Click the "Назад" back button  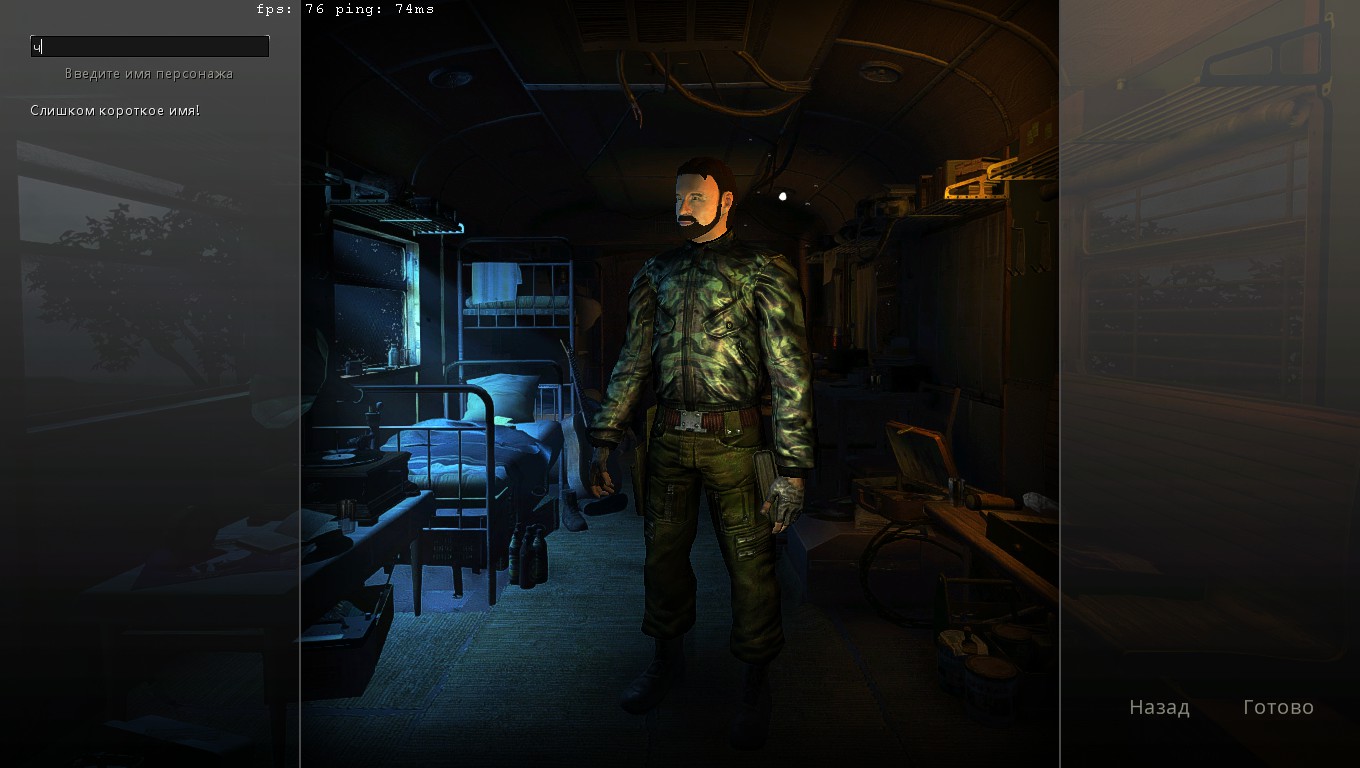point(1159,707)
